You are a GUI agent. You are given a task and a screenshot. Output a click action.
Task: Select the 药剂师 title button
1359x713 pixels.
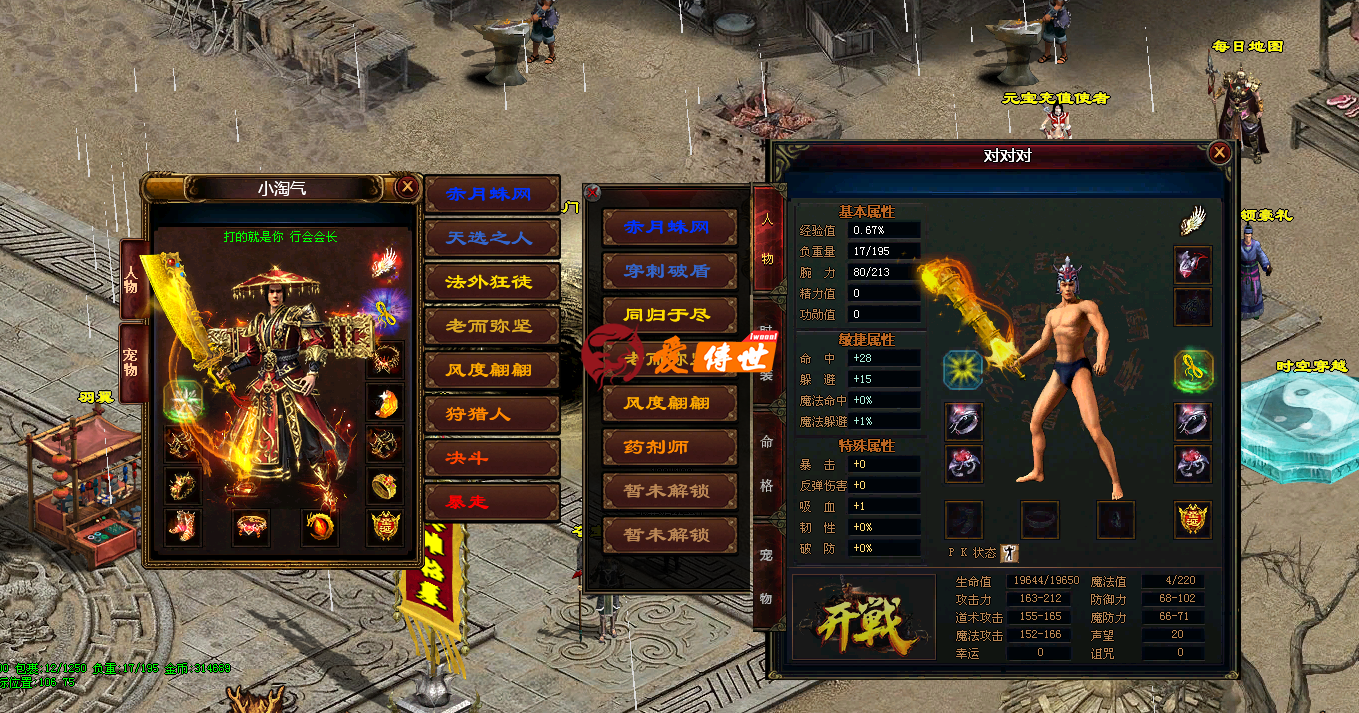(669, 447)
